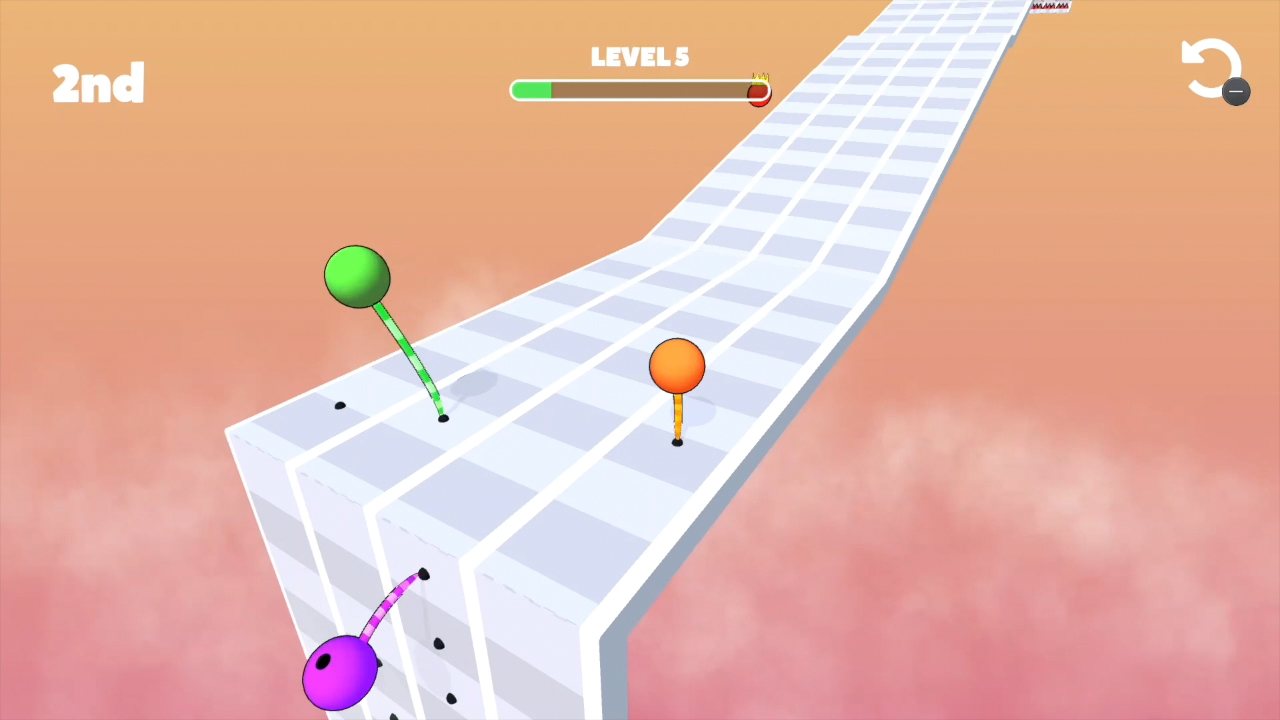The image size is (1280, 720).
Task: Click the peg above the purple ball's rope
Action: [x=422, y=574]
